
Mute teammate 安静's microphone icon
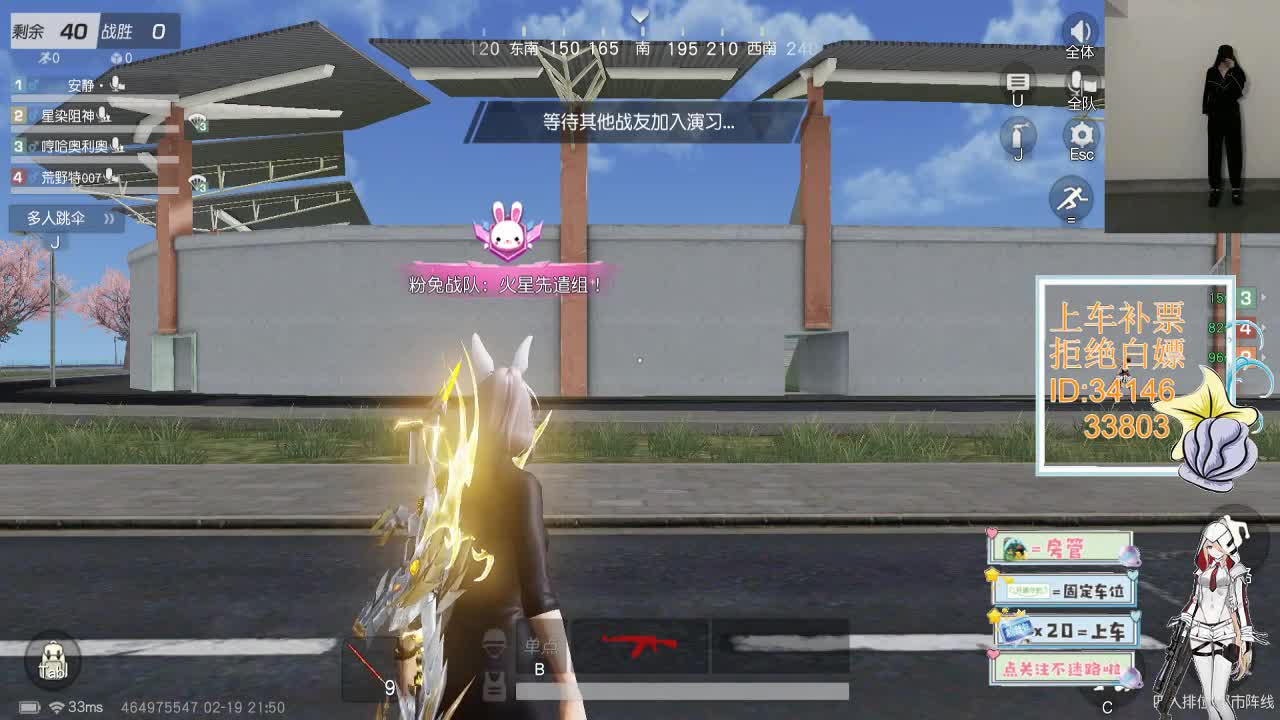pyautogui.click(x=117, y=84)
